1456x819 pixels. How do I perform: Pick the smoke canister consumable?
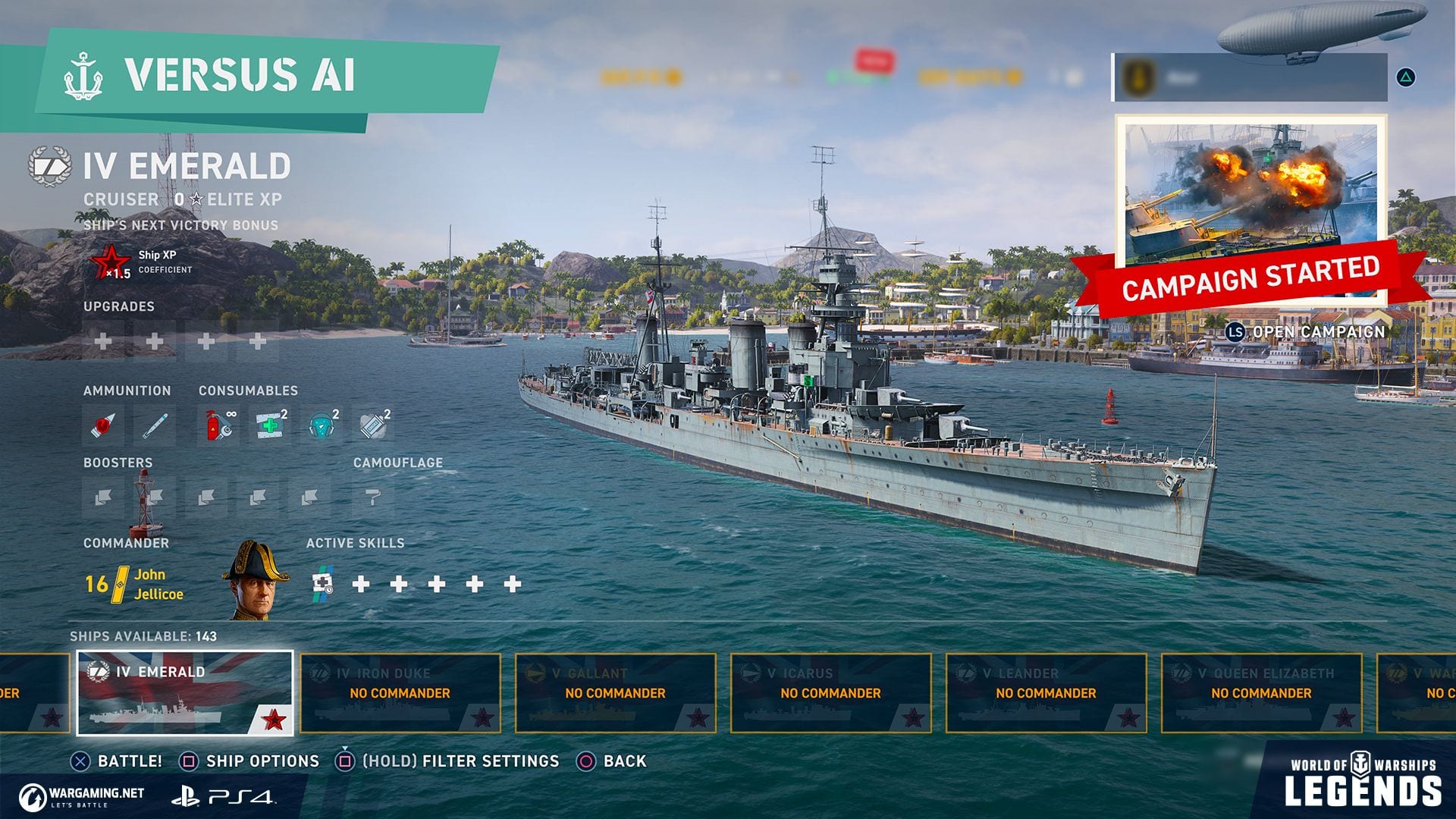373,425
